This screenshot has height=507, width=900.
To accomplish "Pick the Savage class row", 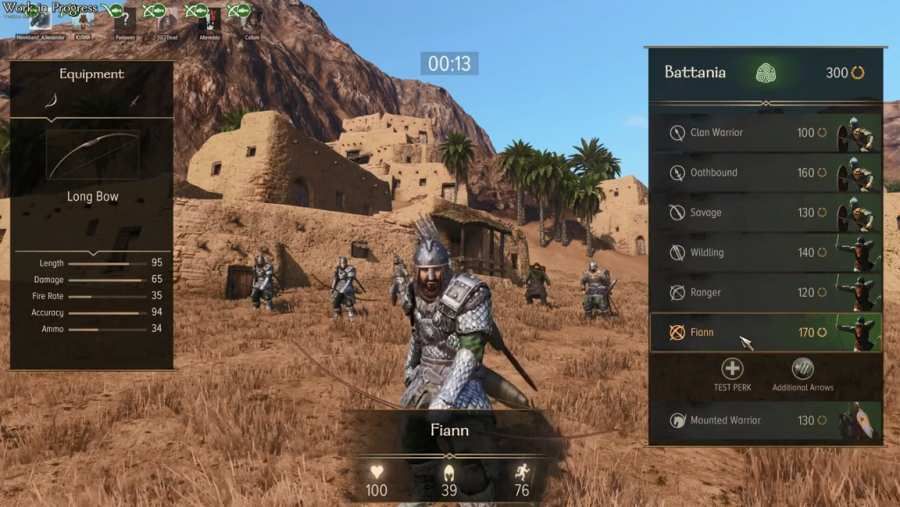I will (x=765, y=213).
